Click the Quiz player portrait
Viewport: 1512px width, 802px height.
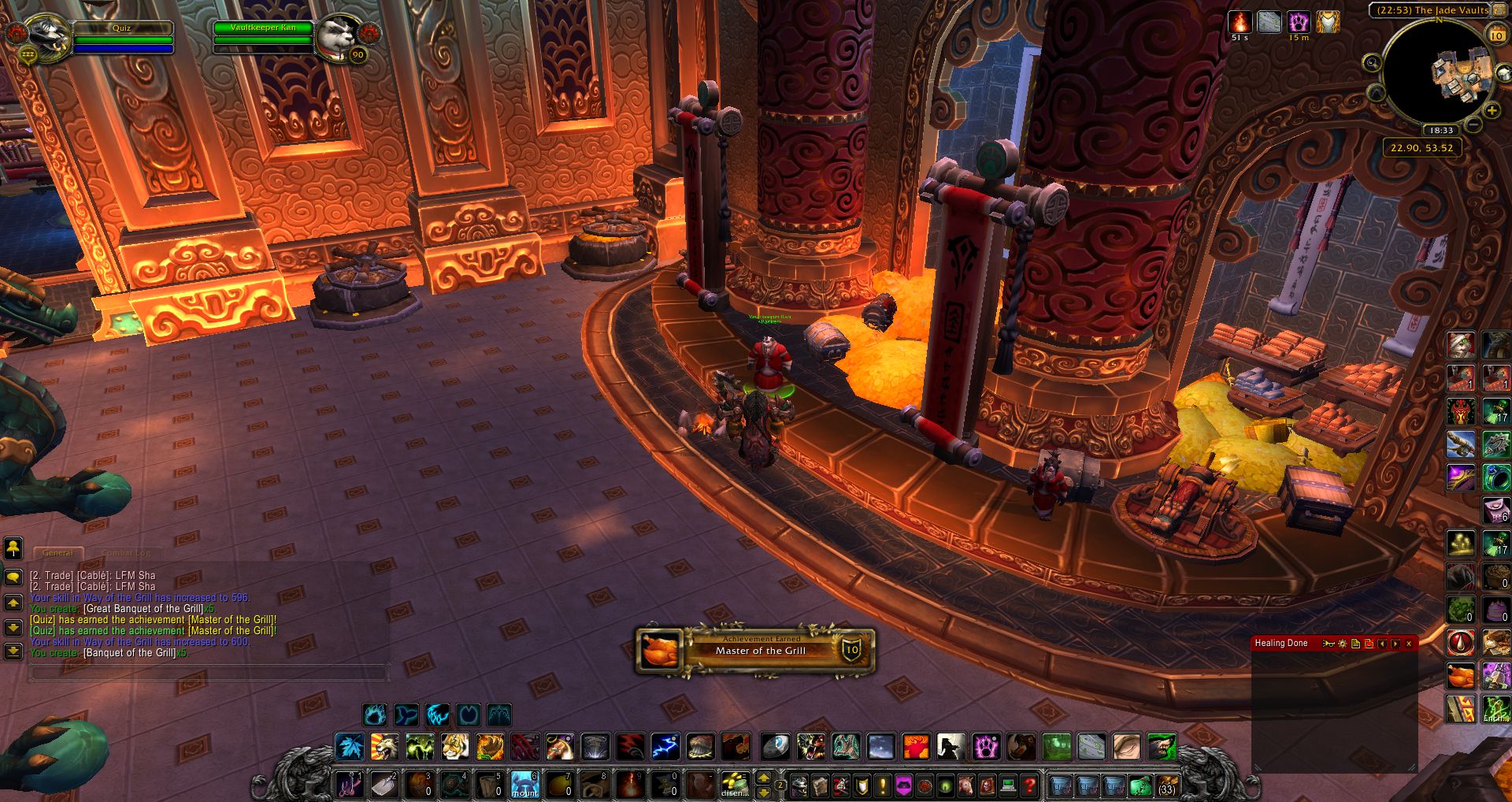pos(47,33)
